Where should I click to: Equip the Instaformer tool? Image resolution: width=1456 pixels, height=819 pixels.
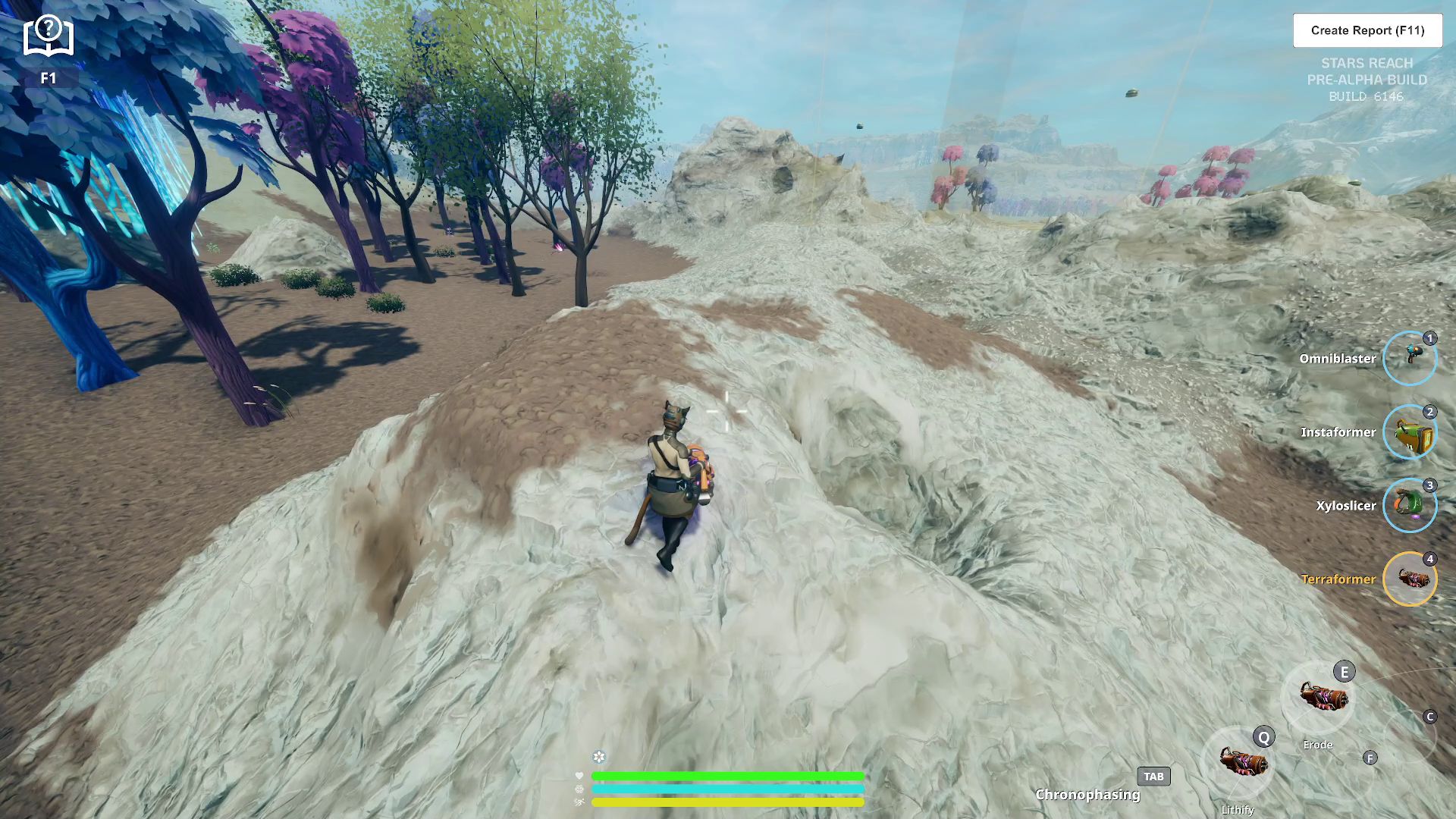tap(1409, 431)
